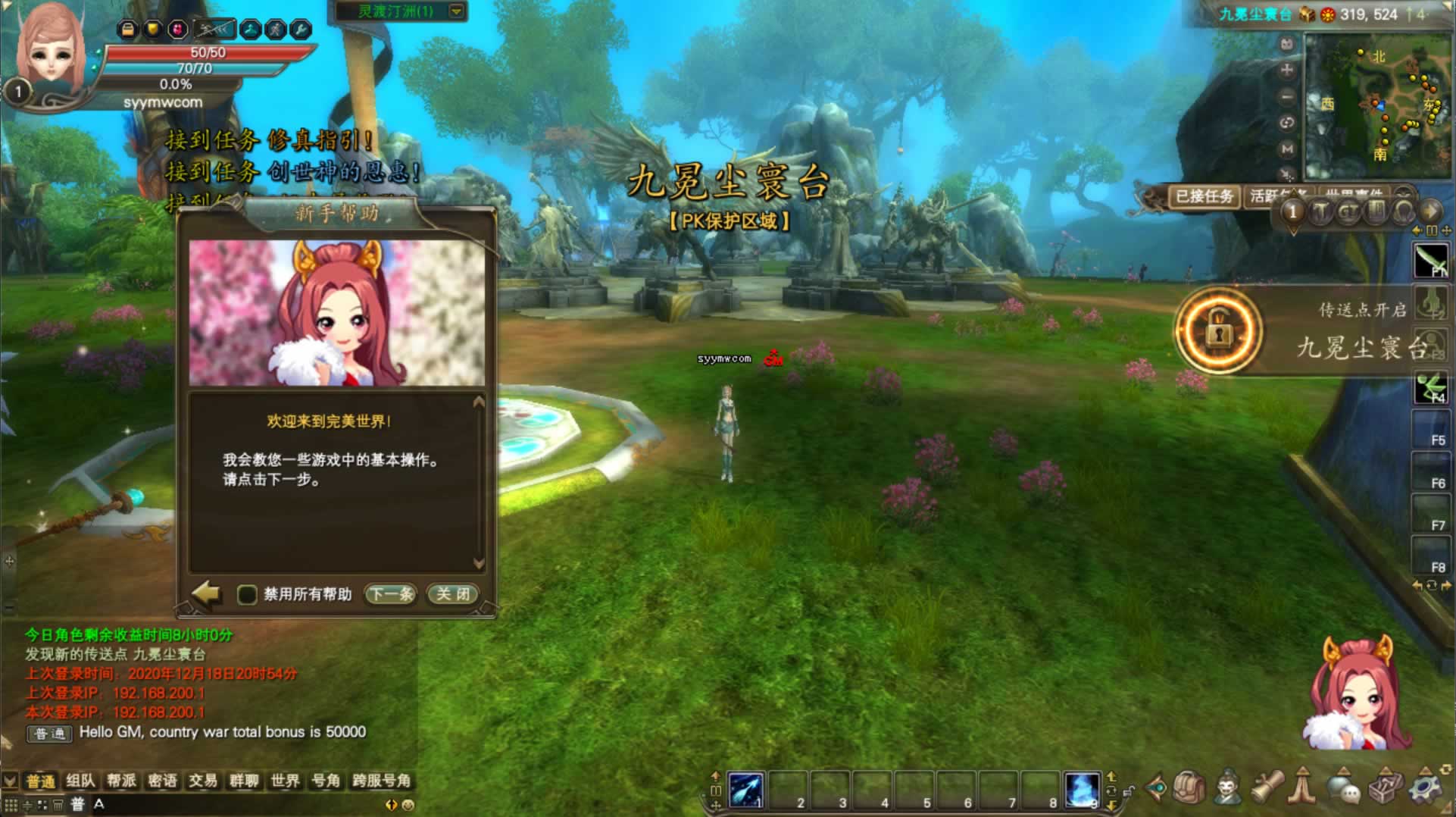Switch chat to the 世界 (world) channel
Viewport: 1456px width, 817px height.
tap(285, 781)
